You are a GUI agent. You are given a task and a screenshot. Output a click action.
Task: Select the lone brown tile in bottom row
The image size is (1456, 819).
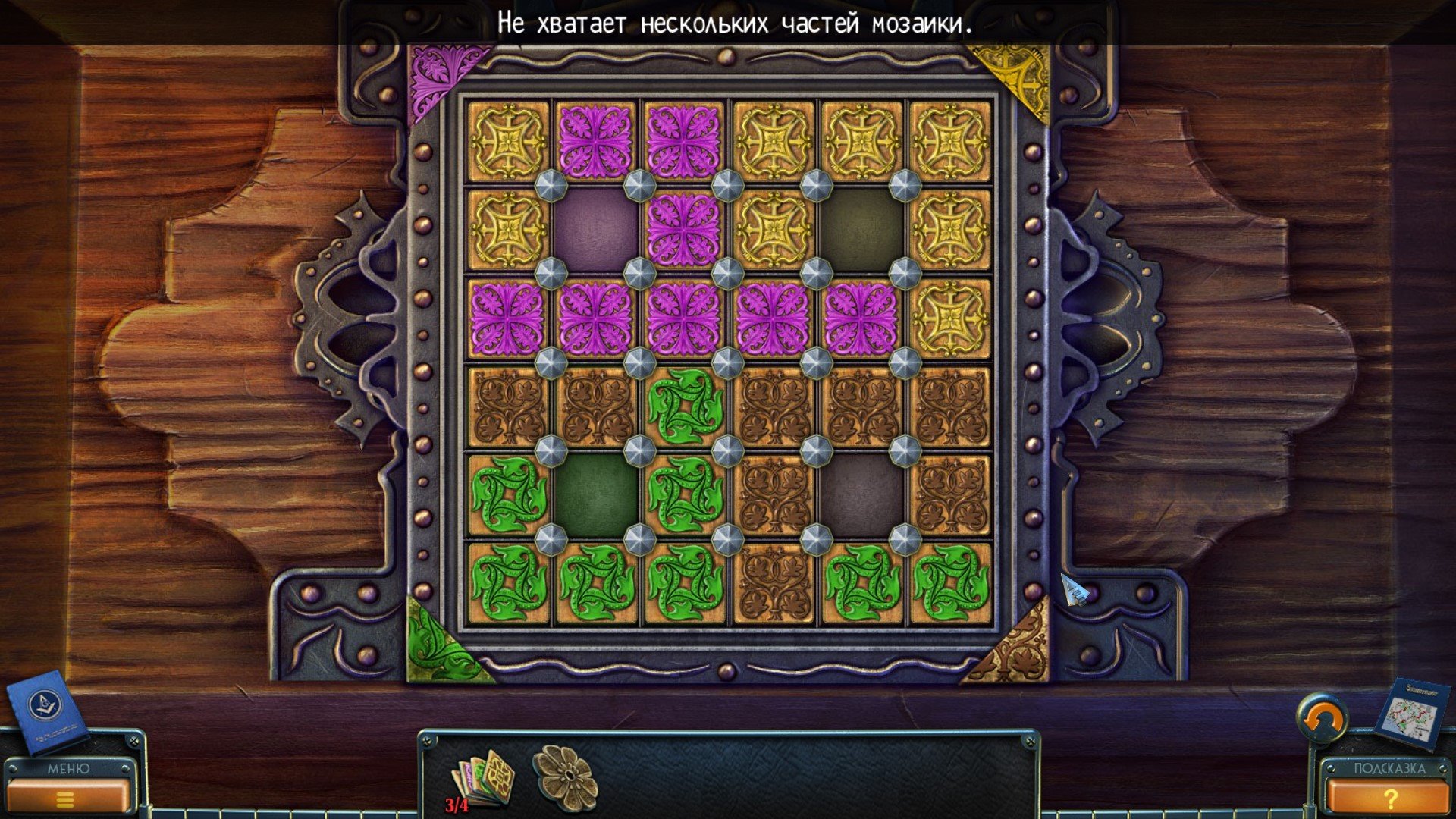pos(773,582)
